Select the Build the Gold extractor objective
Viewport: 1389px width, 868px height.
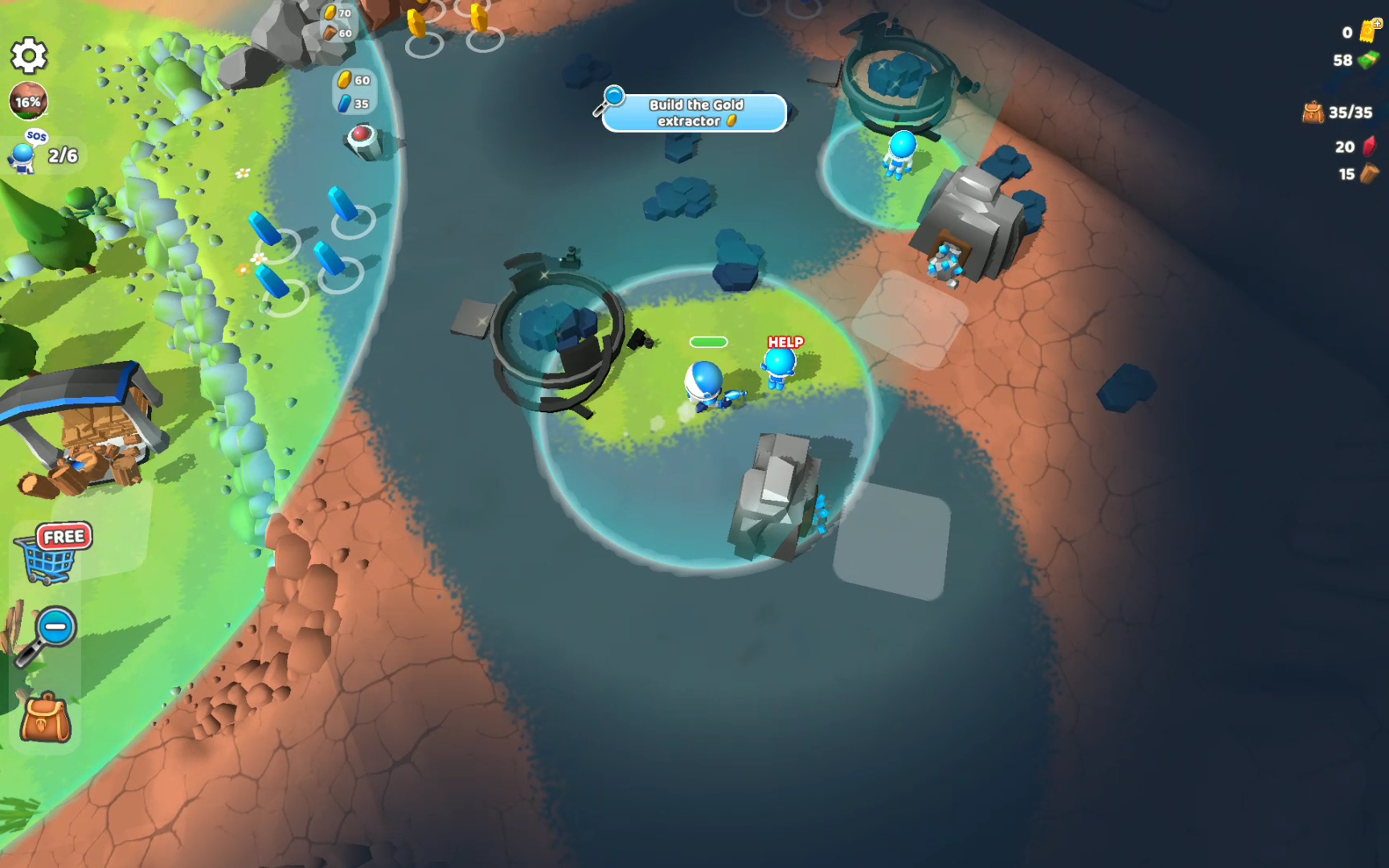[693, 112]
